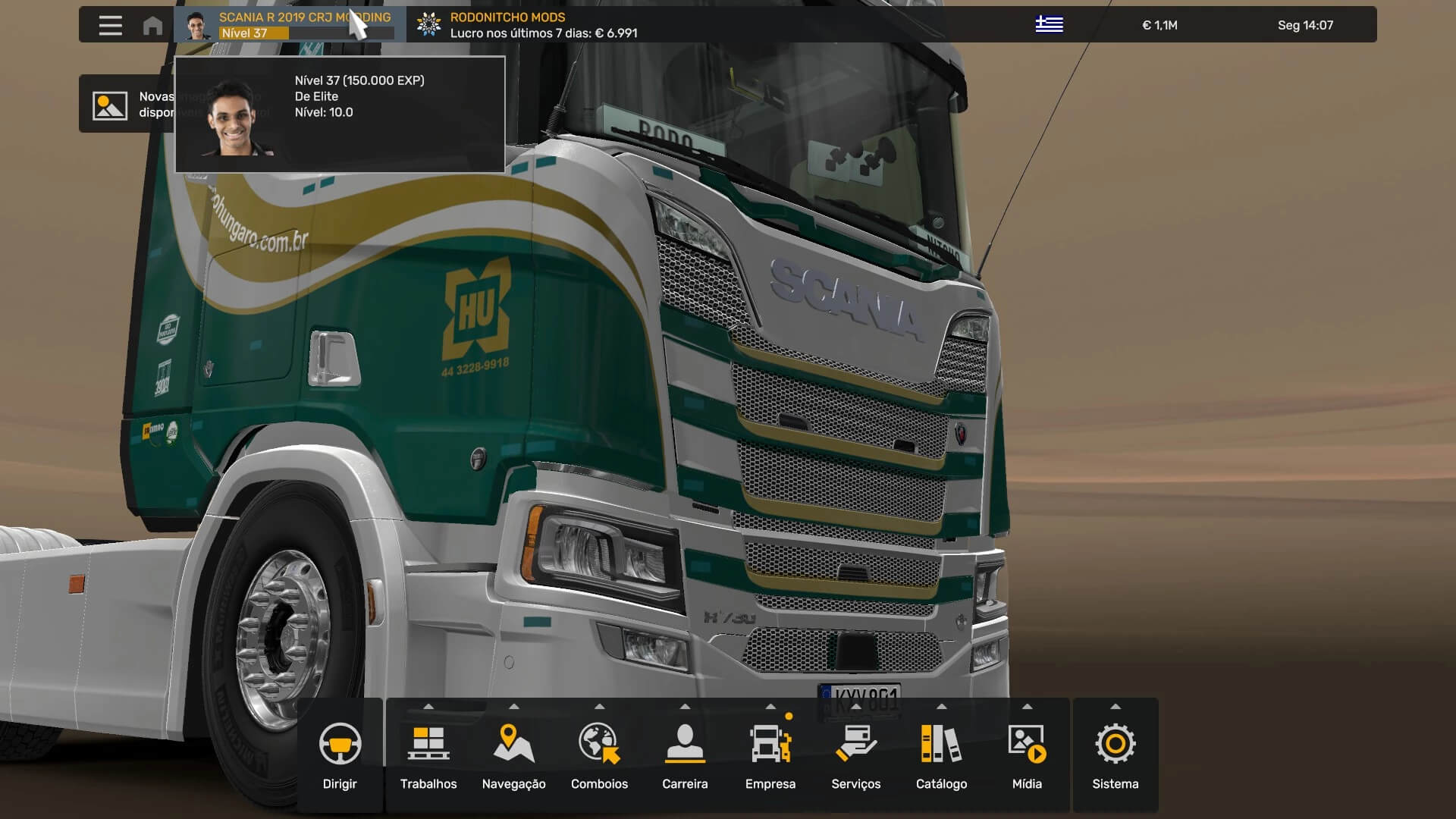
Task: Select the Comboios convoy menu
Action: (599, 756)
